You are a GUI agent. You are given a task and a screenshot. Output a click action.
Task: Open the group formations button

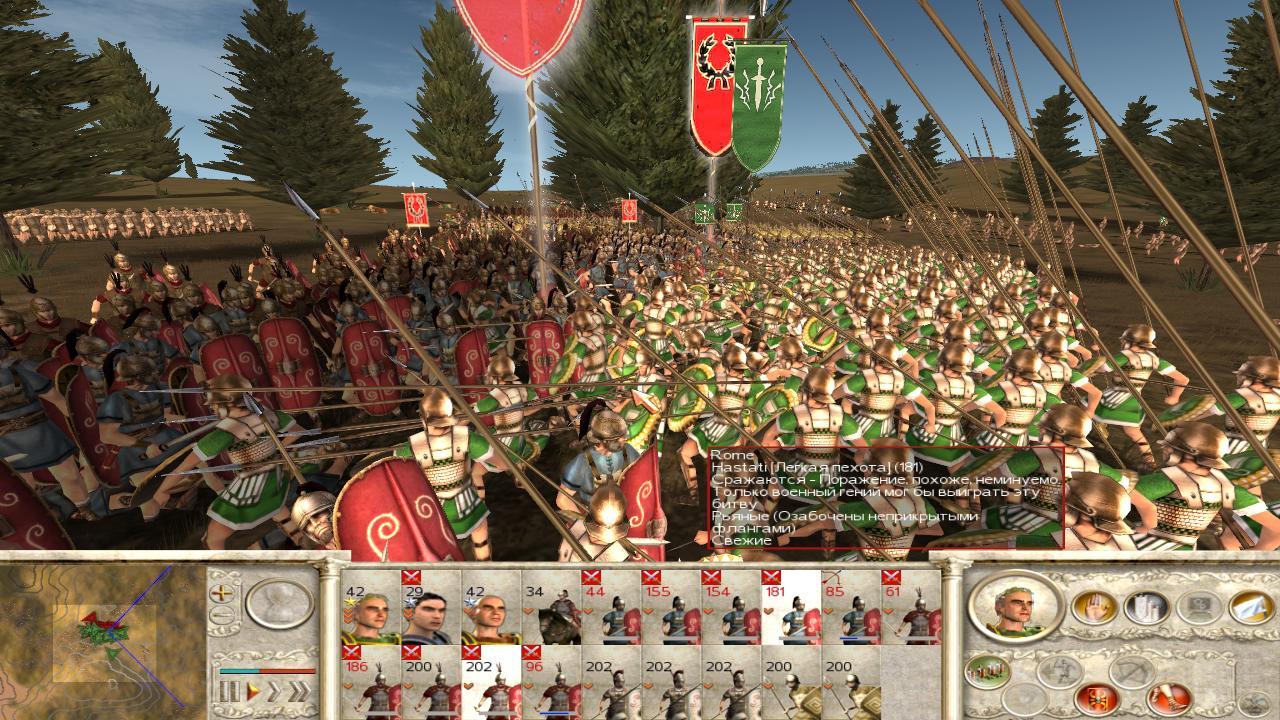(987, 671)
